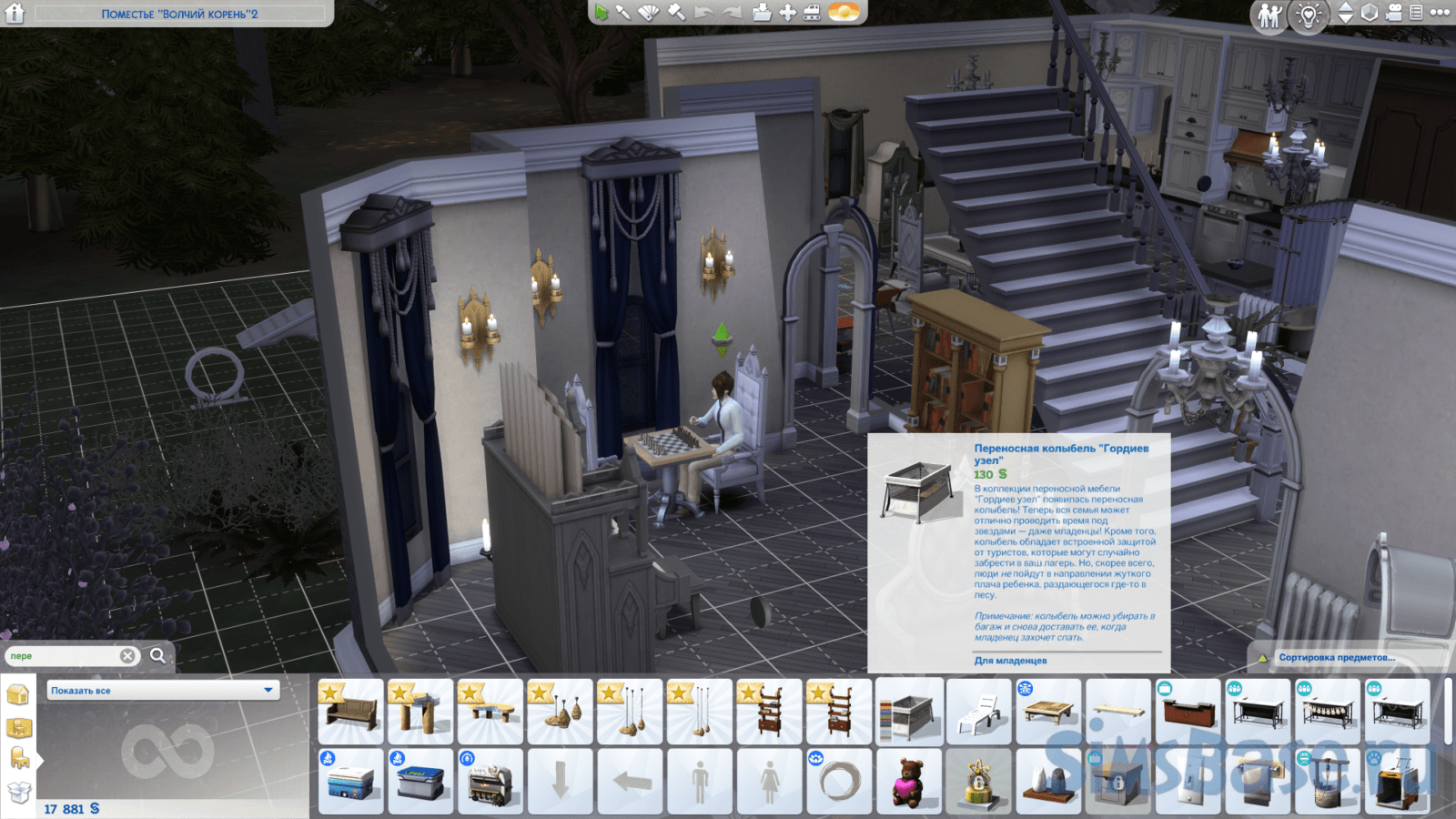Pick the wooden bench catalog item
Image resolution: width=1456 pixels, height=819 pixels.
click(x=350, y=711)
